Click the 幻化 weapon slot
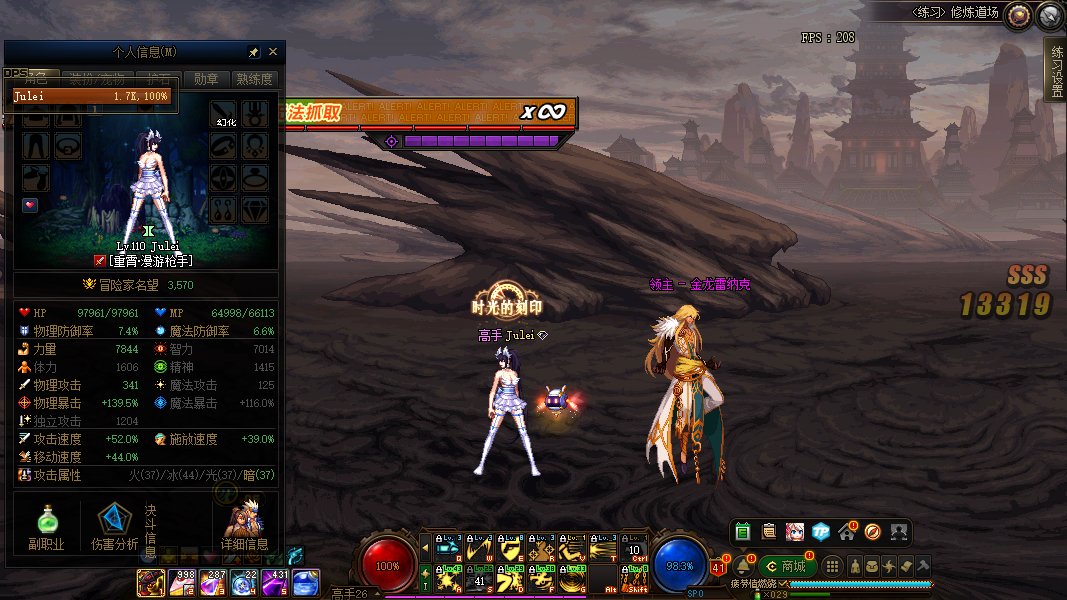Screen dimensions: 1067x600 (224, 113)
